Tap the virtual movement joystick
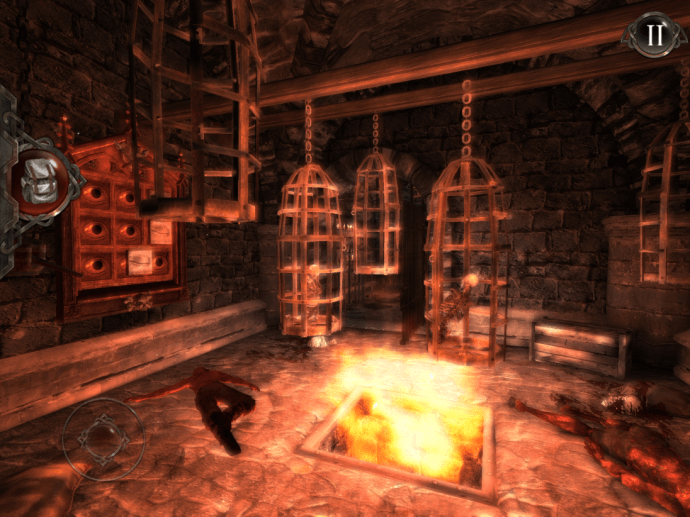 (102, 439)
